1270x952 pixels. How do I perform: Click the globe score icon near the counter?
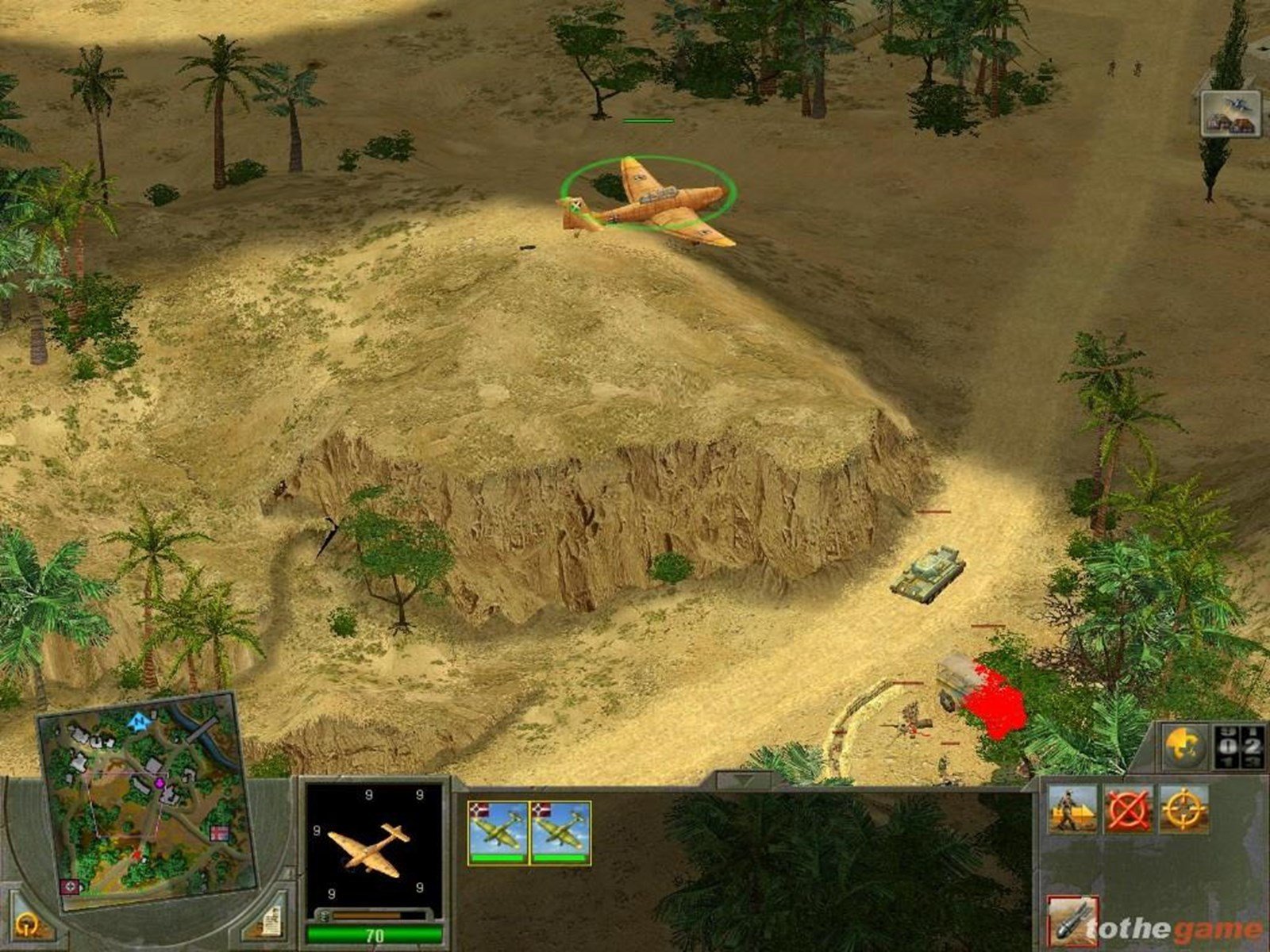click(1184, 746)
